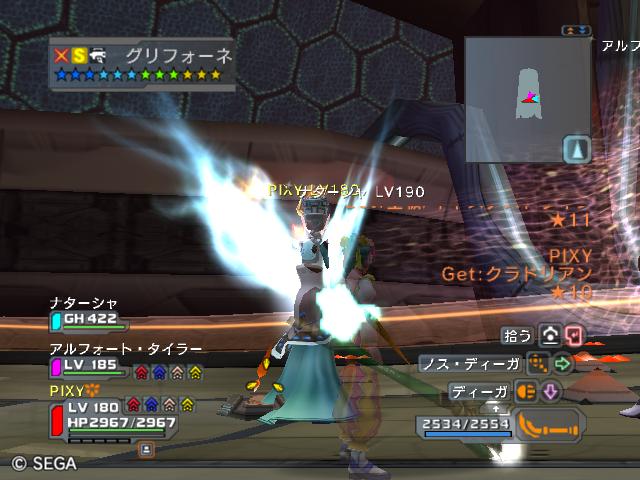Expand the palette with the small up arrow
The height and width of the screenshot is (480, 640).
[x=494, y=408]
